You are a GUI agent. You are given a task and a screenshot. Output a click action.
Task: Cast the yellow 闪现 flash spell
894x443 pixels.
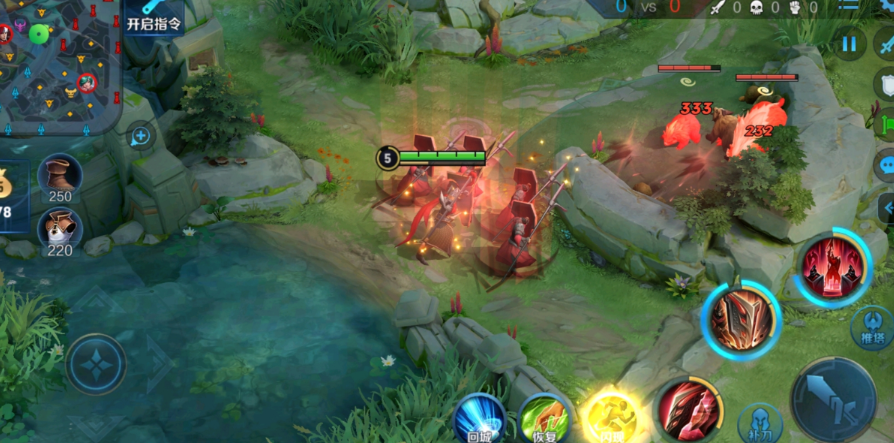(609, 416)
